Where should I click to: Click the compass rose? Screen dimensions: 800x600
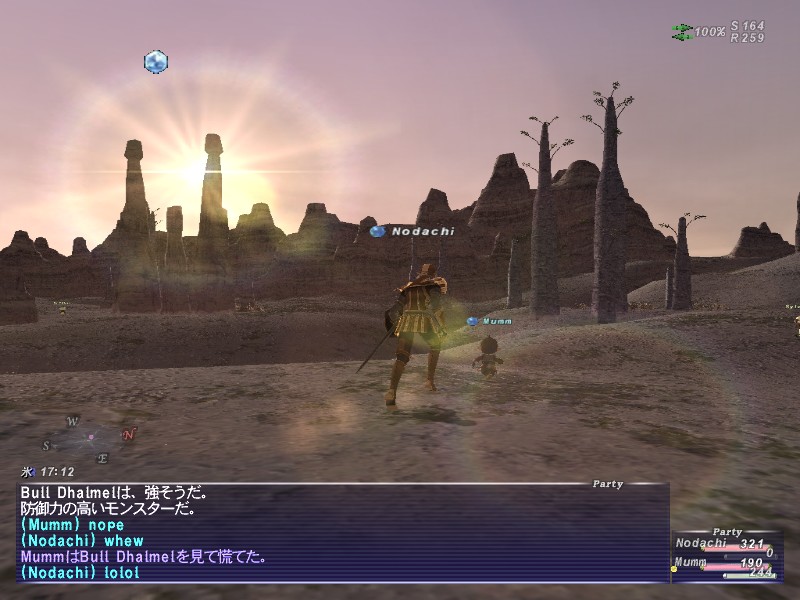[x=90, y=438]
